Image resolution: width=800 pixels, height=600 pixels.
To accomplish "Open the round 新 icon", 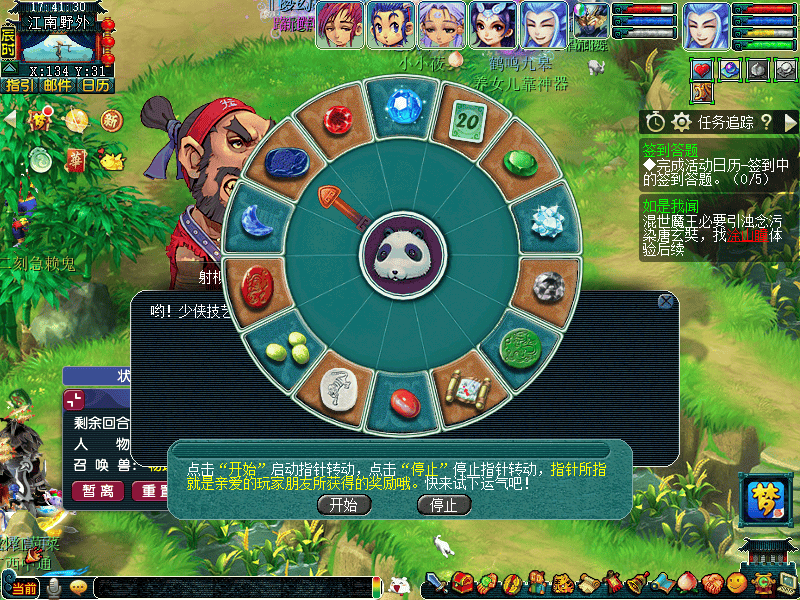I will point(111,121).
